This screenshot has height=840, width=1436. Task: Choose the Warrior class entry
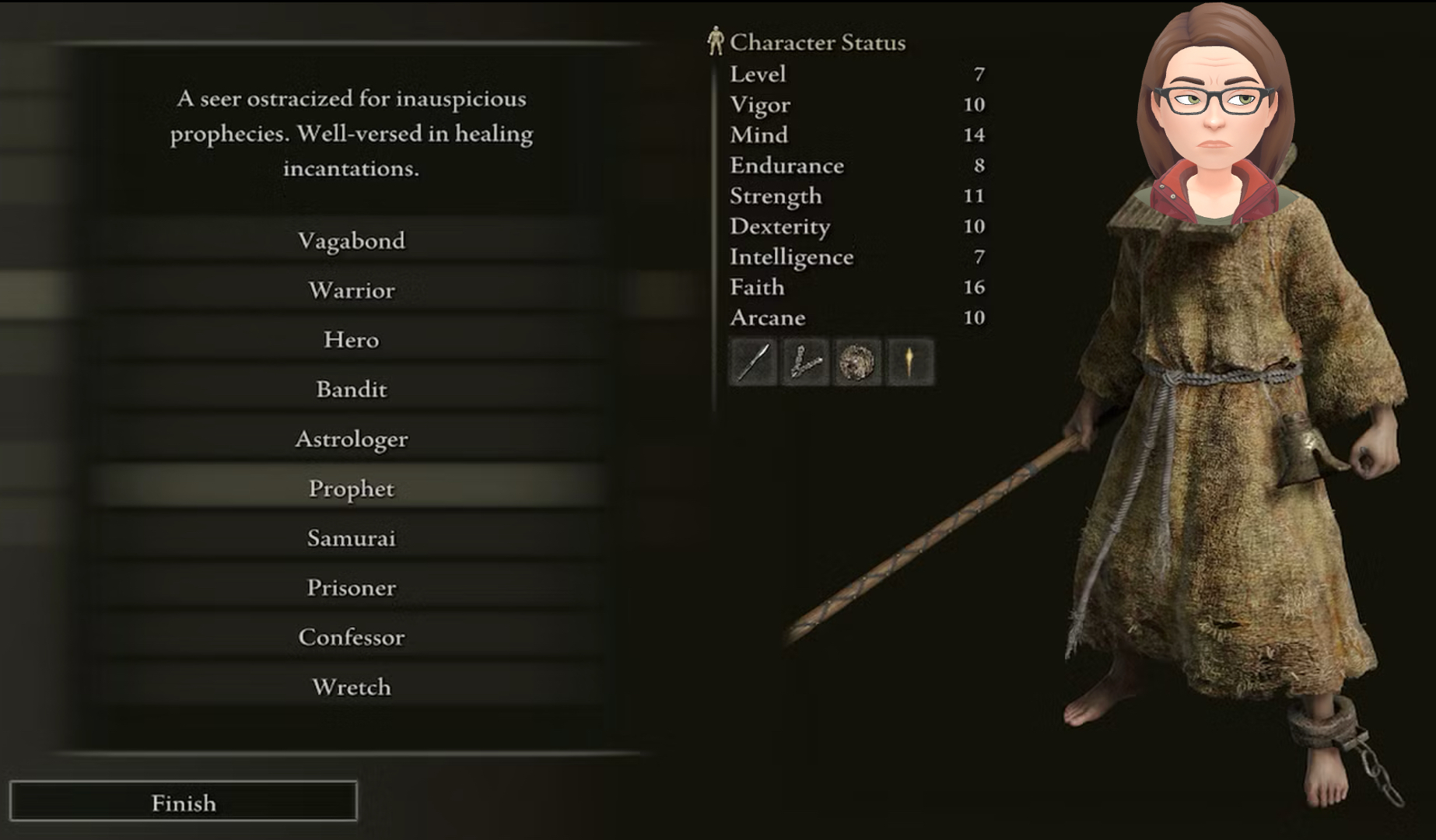click(351, 290)
